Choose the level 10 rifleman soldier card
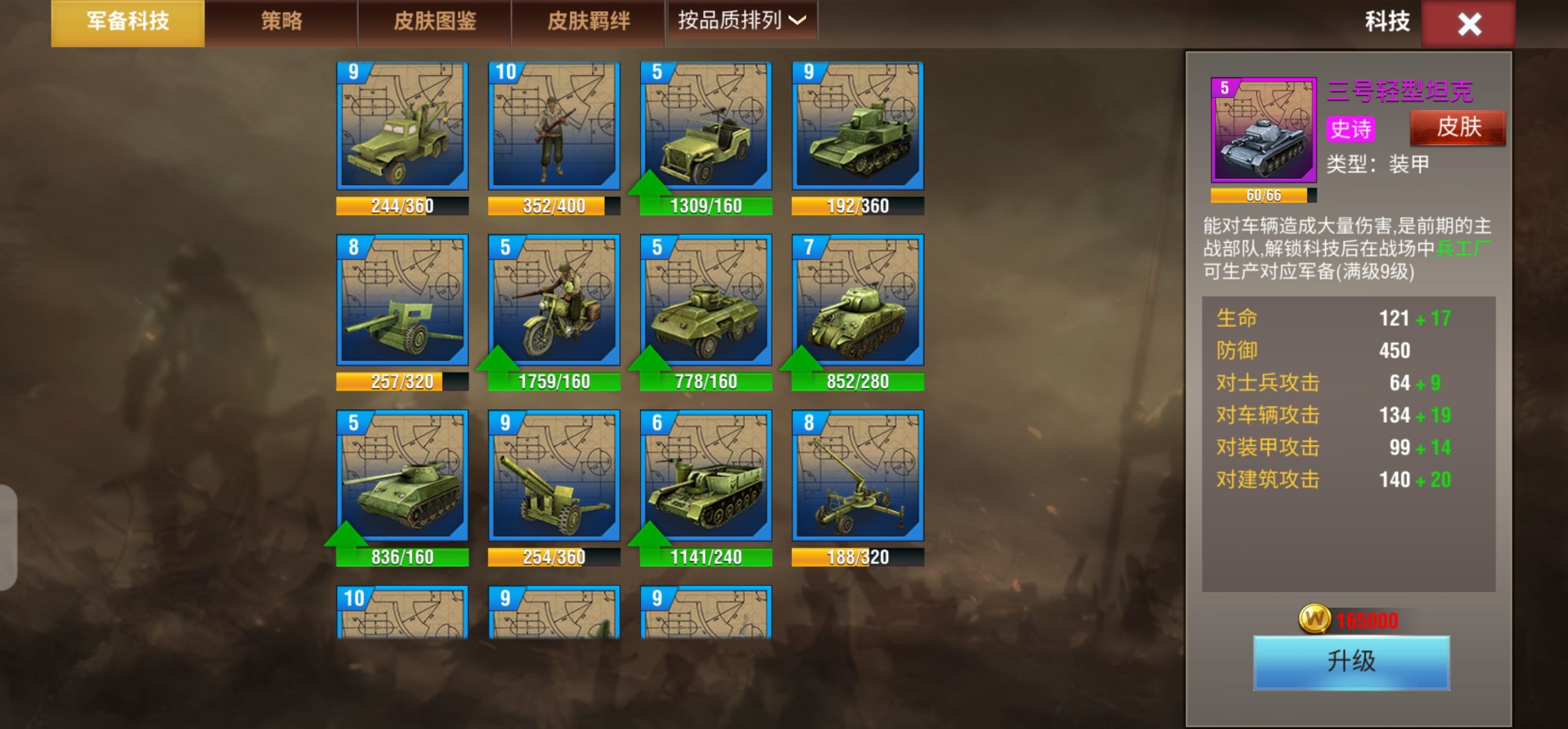Screen dimensions: 1568x729 coord(554,126)
